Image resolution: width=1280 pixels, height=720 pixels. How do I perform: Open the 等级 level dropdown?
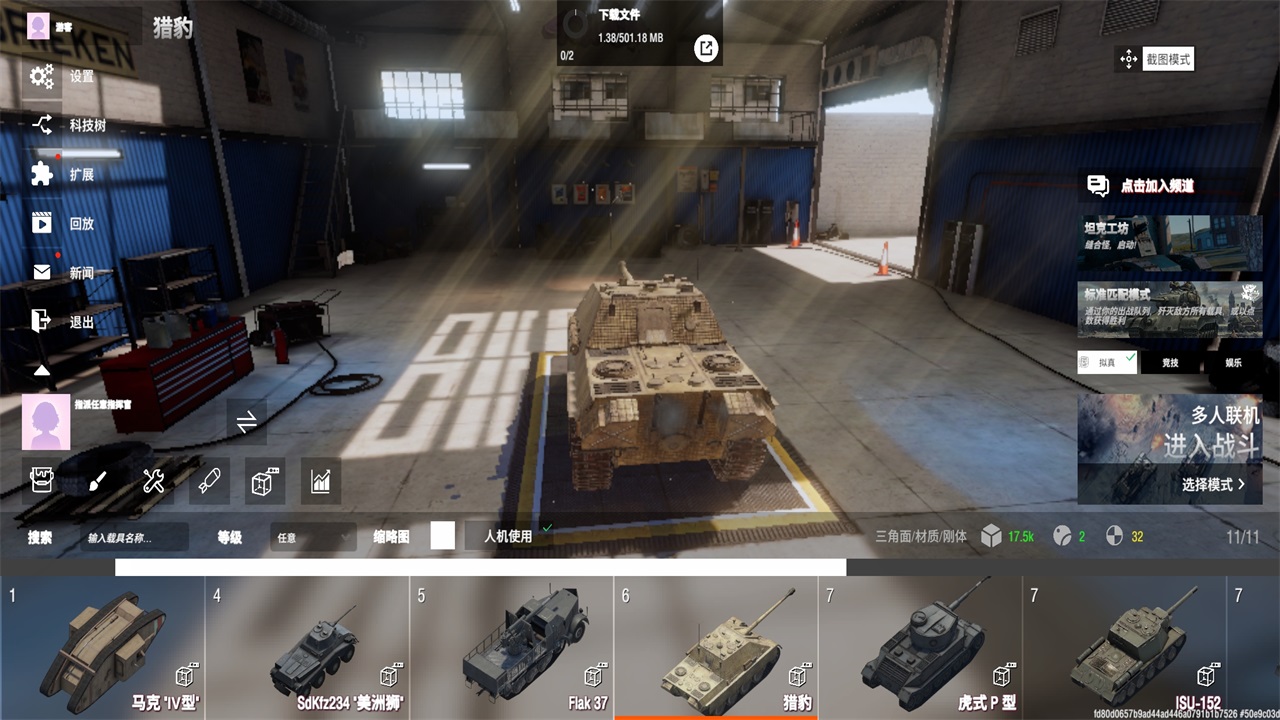312,537
